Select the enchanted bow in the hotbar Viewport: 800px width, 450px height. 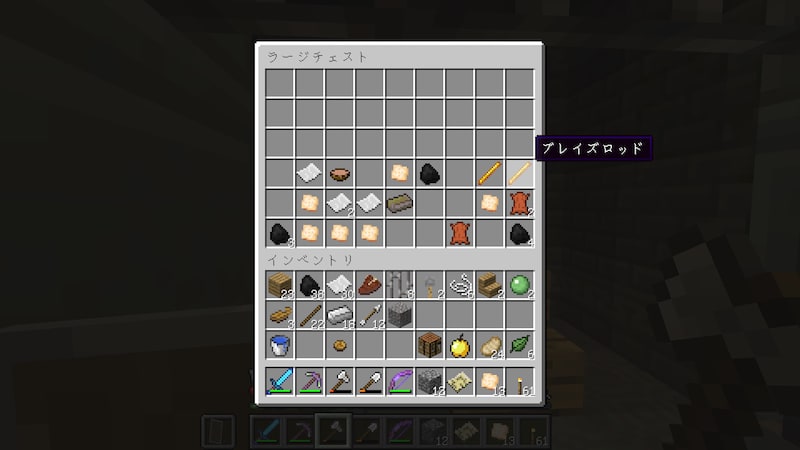[x=399, y=382]
